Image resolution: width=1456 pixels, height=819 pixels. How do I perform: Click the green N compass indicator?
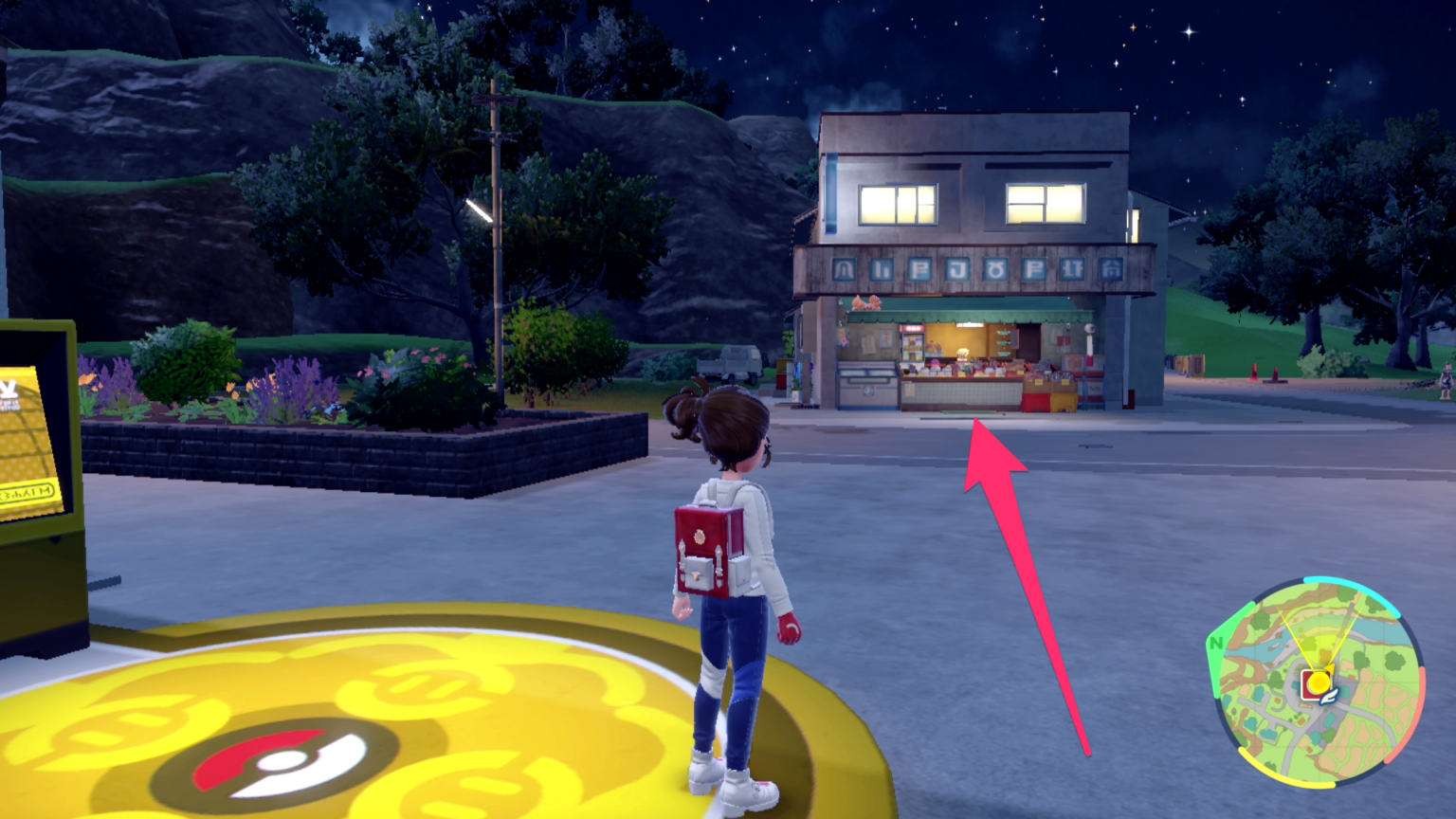point(1219,641)
